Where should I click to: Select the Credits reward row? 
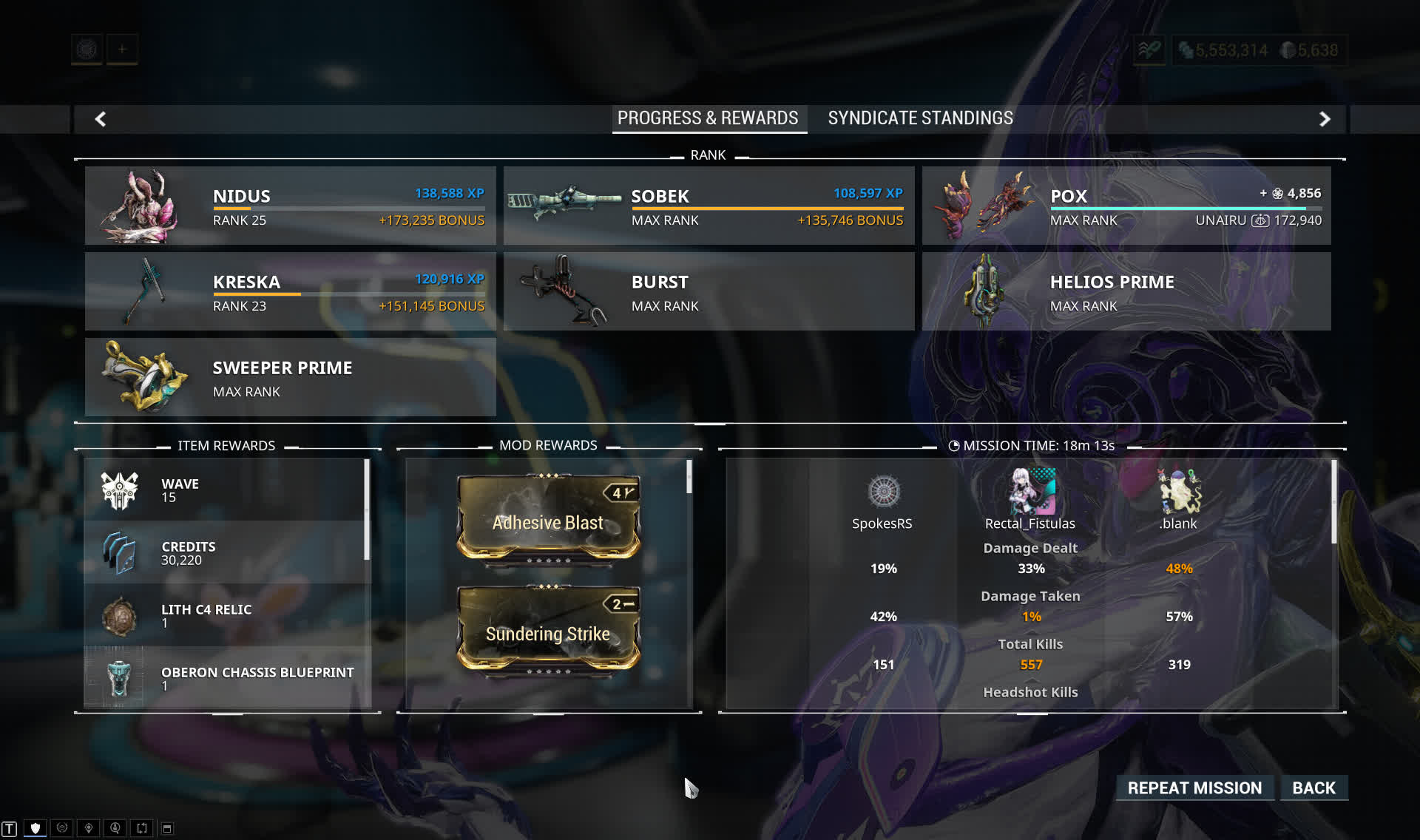point(226,552)
